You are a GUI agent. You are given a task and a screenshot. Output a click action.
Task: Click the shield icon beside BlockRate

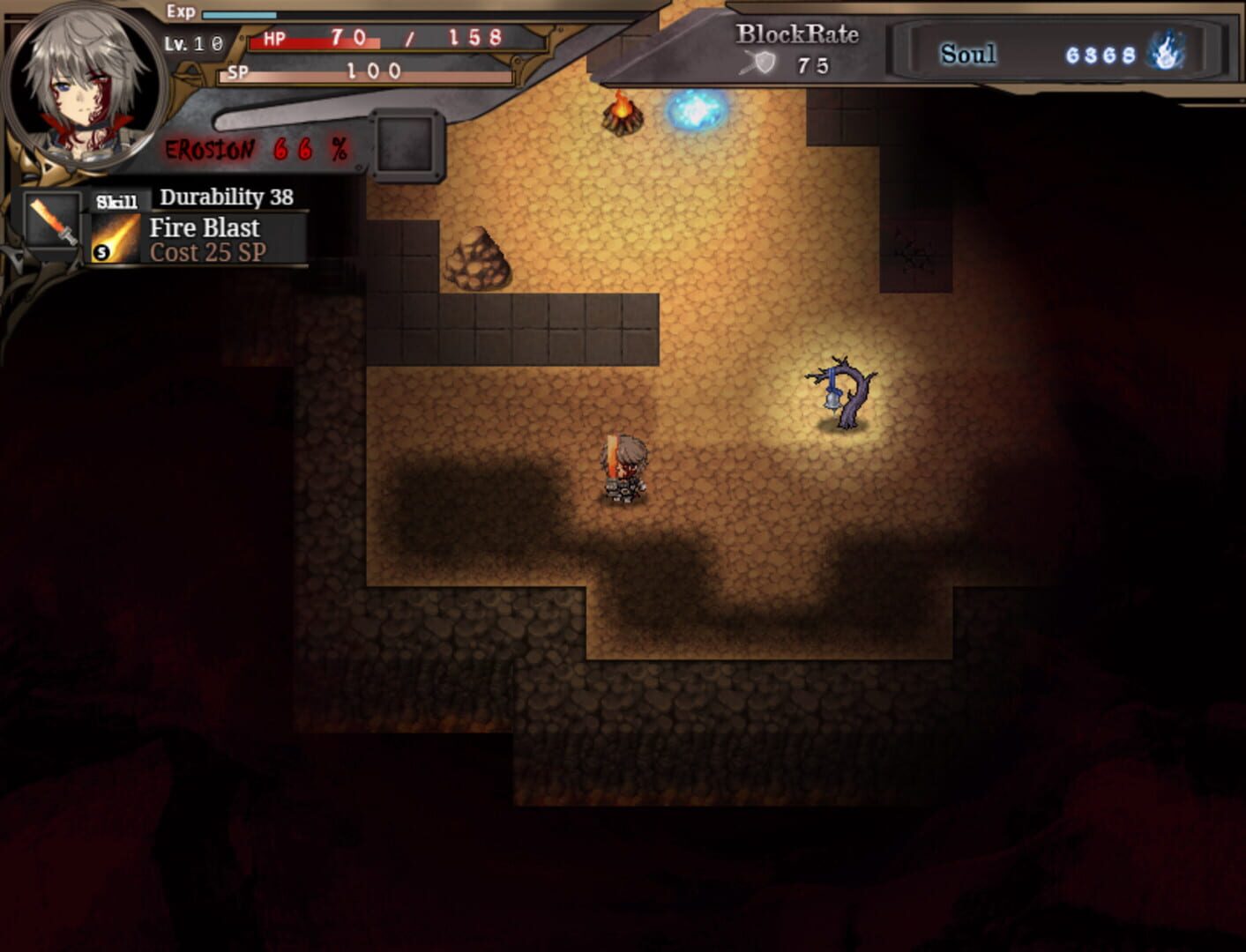[765, 63]
